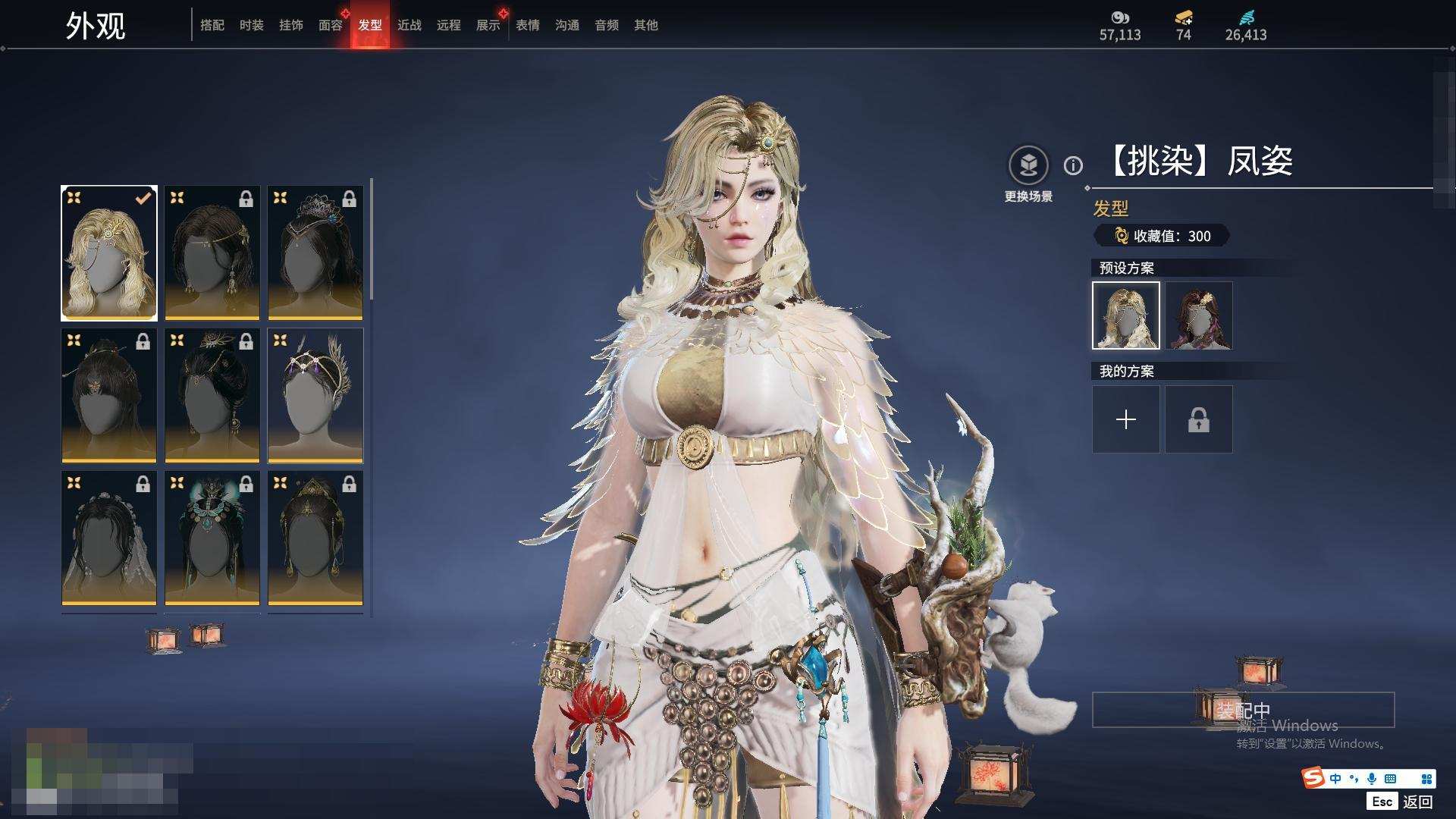
Task: Click the Esc 返回 back button
Action: click(x=1401, y=802)
